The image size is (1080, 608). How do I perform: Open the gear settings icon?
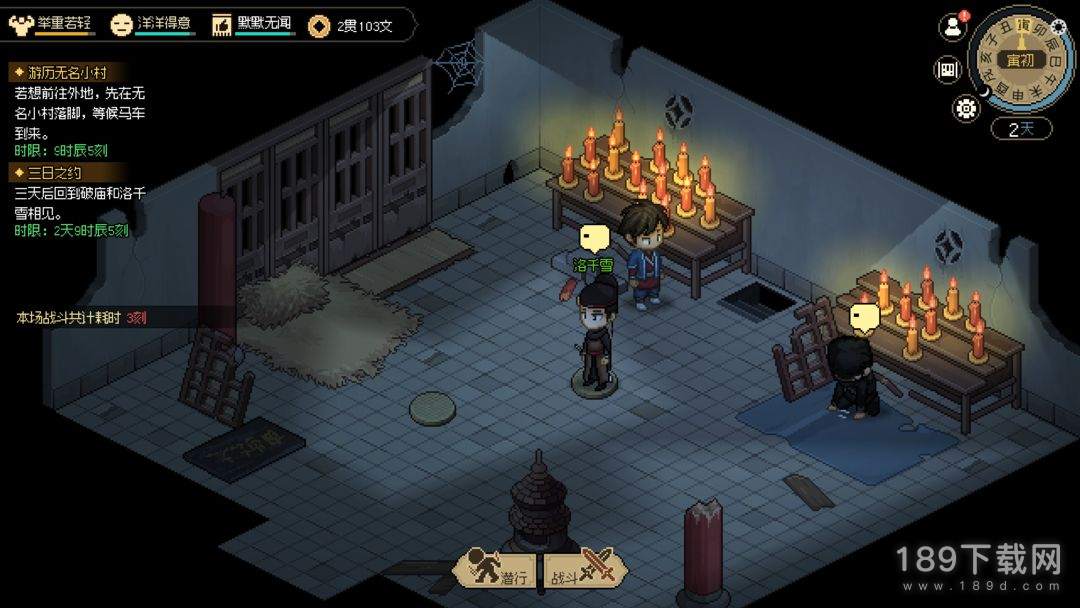click(x=966, y=109)
